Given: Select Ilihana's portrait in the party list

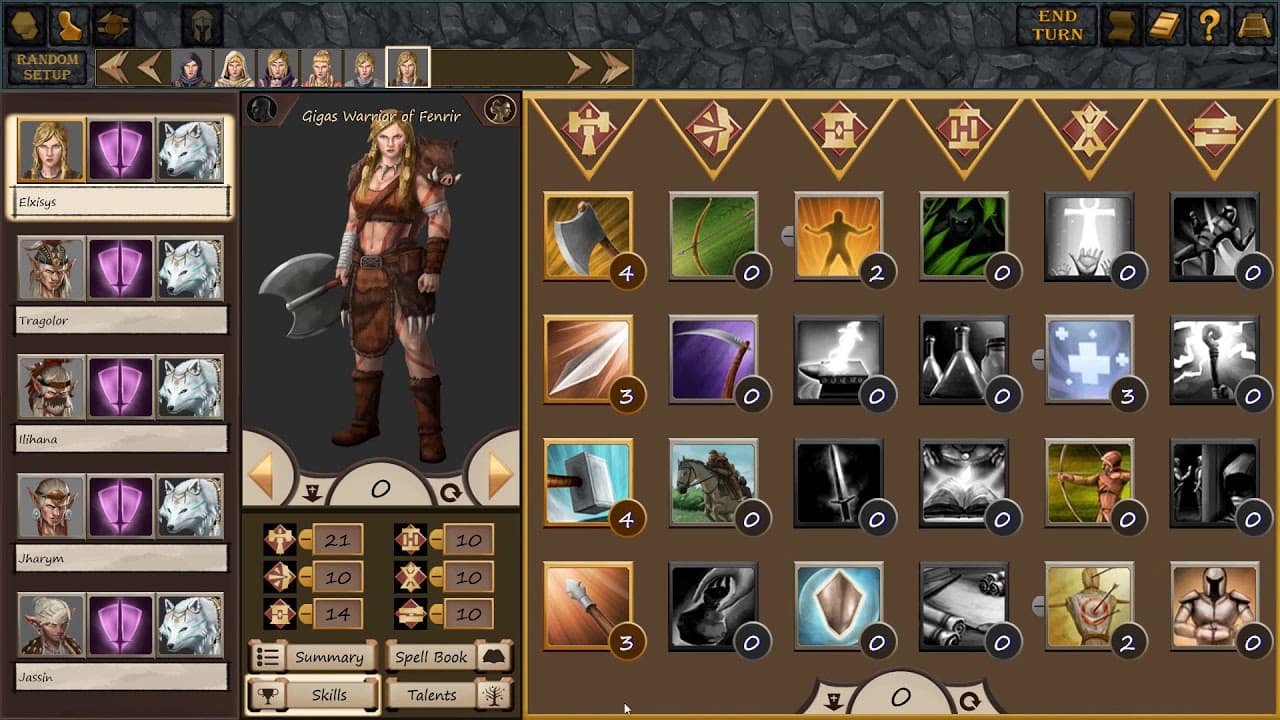Looking at the screenshot, I should (x=51, y=387).
